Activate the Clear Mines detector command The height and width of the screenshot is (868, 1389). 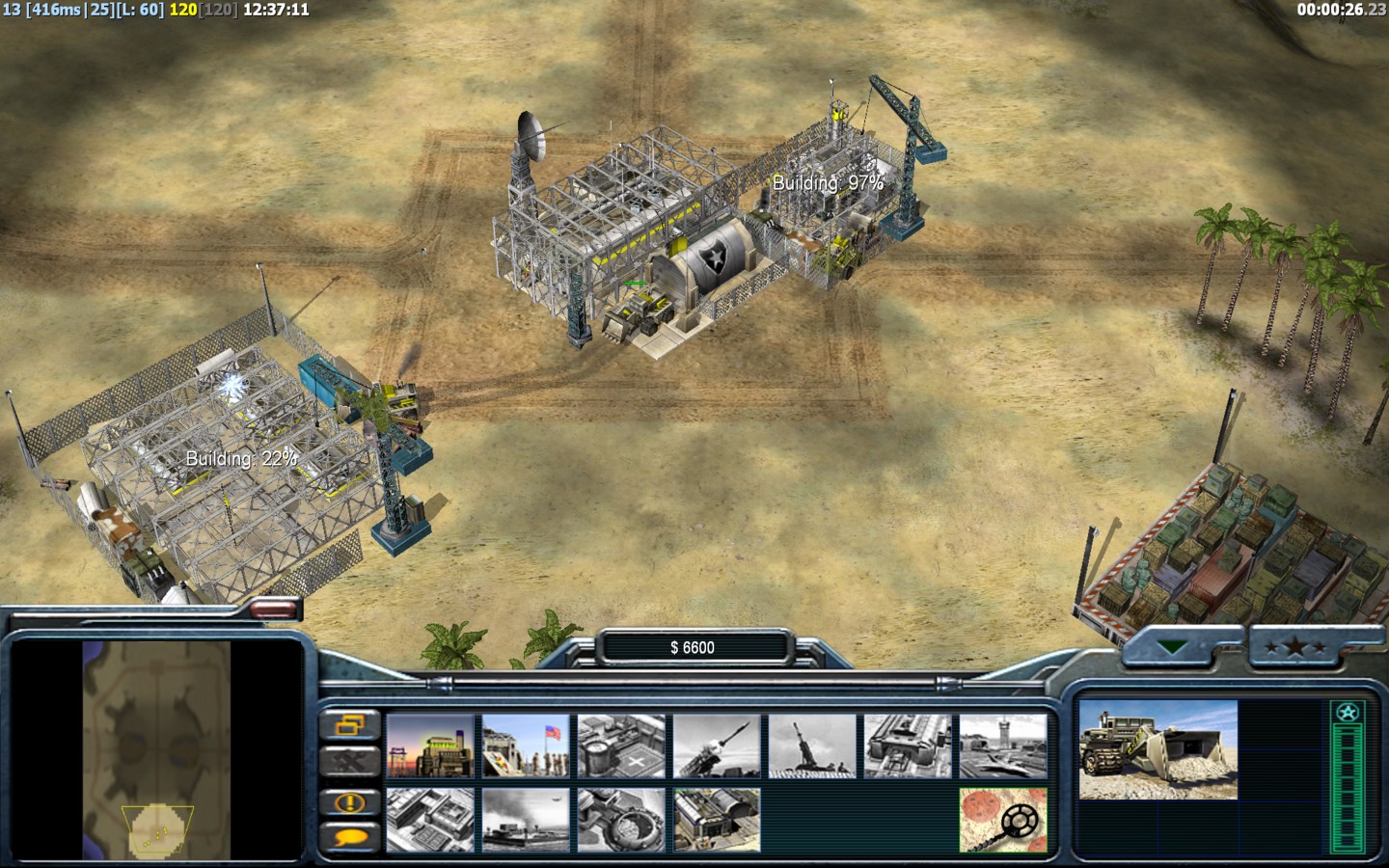(x=1003, y=820)
